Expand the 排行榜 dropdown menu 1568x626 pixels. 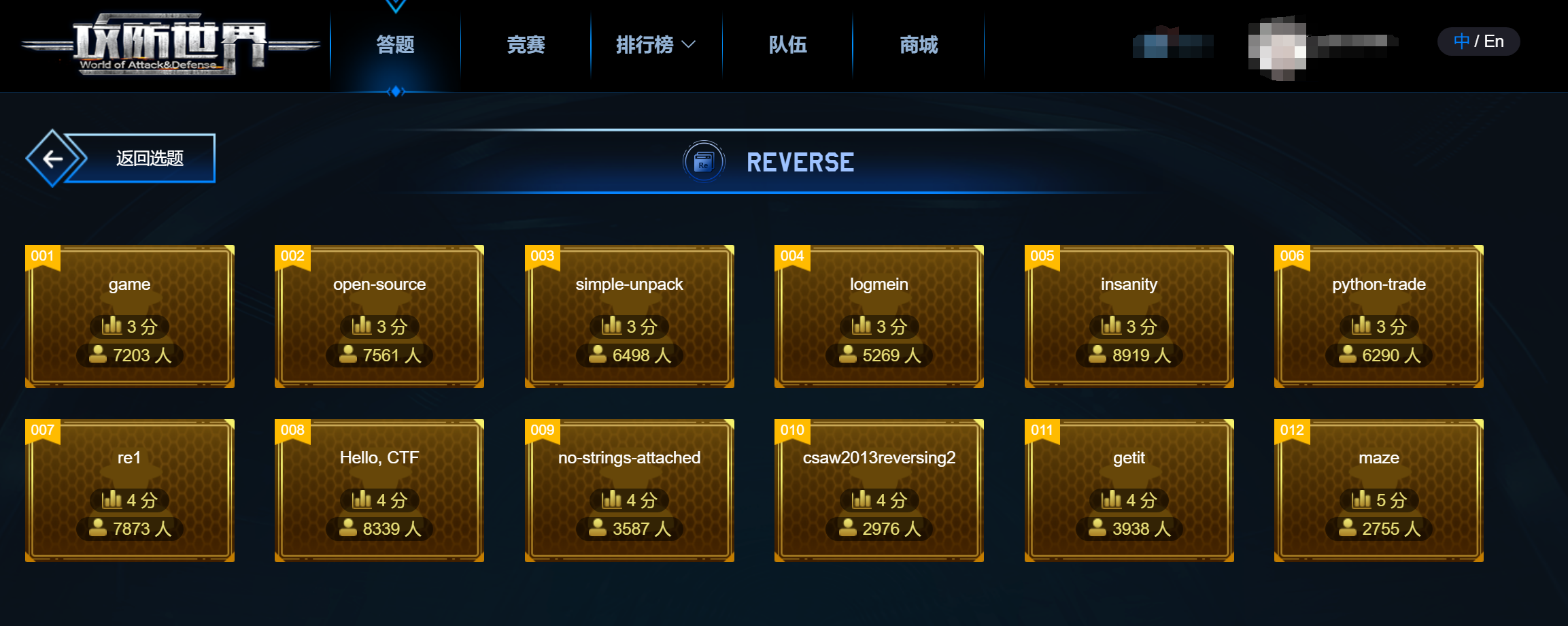[x=643, y=45]
